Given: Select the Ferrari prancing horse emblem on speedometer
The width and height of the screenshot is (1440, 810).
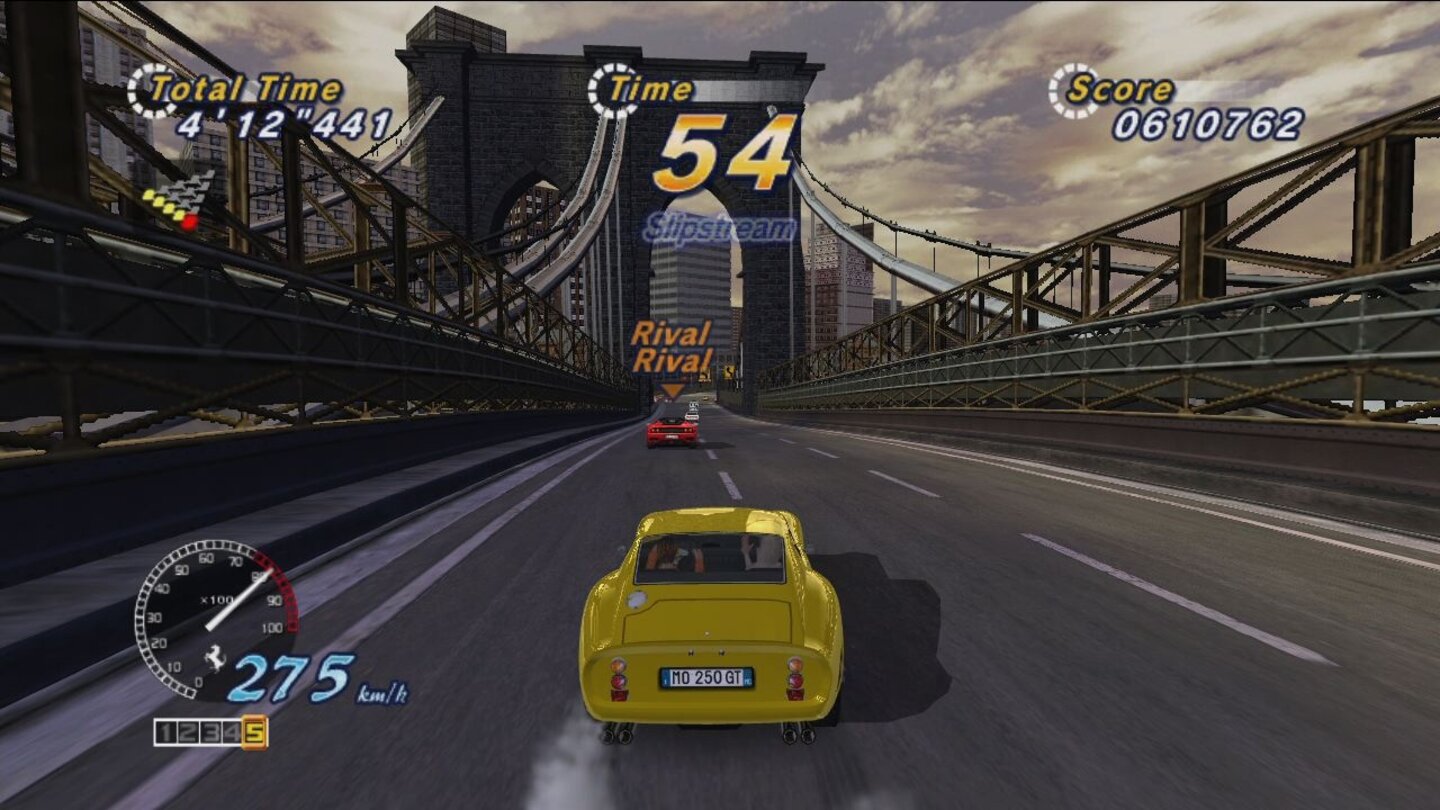Looking at the screenshot, I should [x=215, y=657].
